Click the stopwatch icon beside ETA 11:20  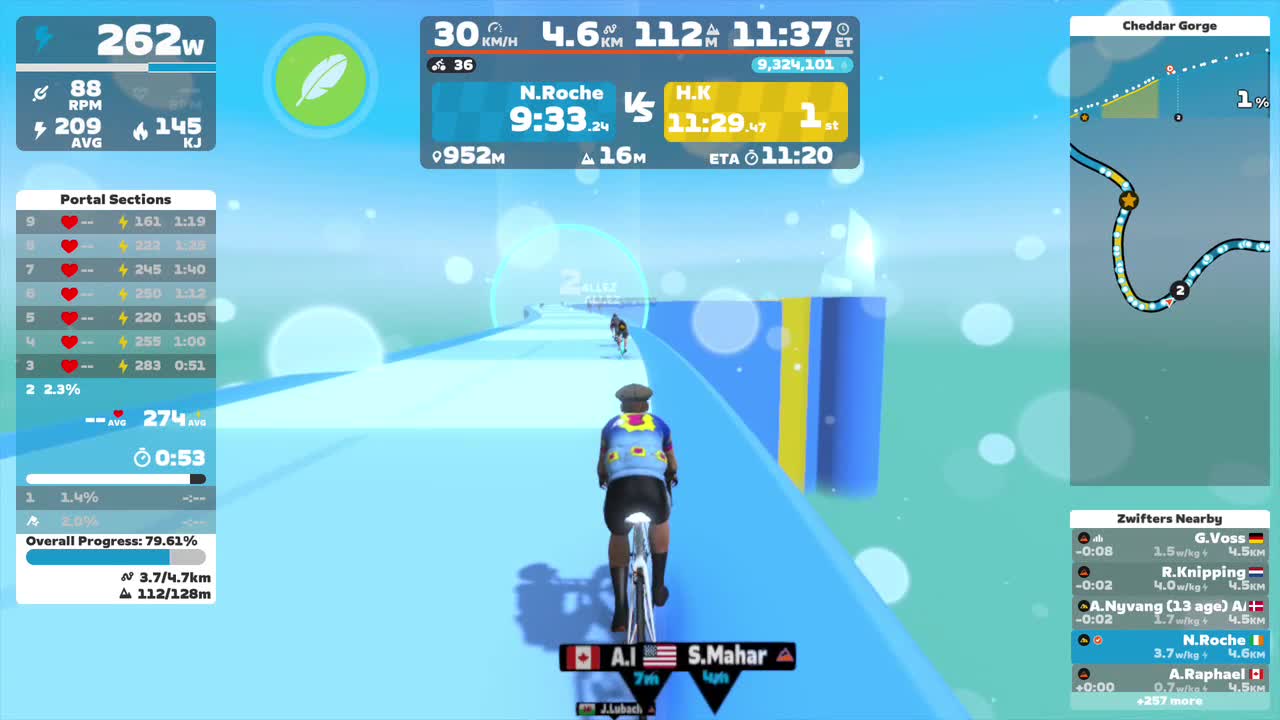click(753, 156)
